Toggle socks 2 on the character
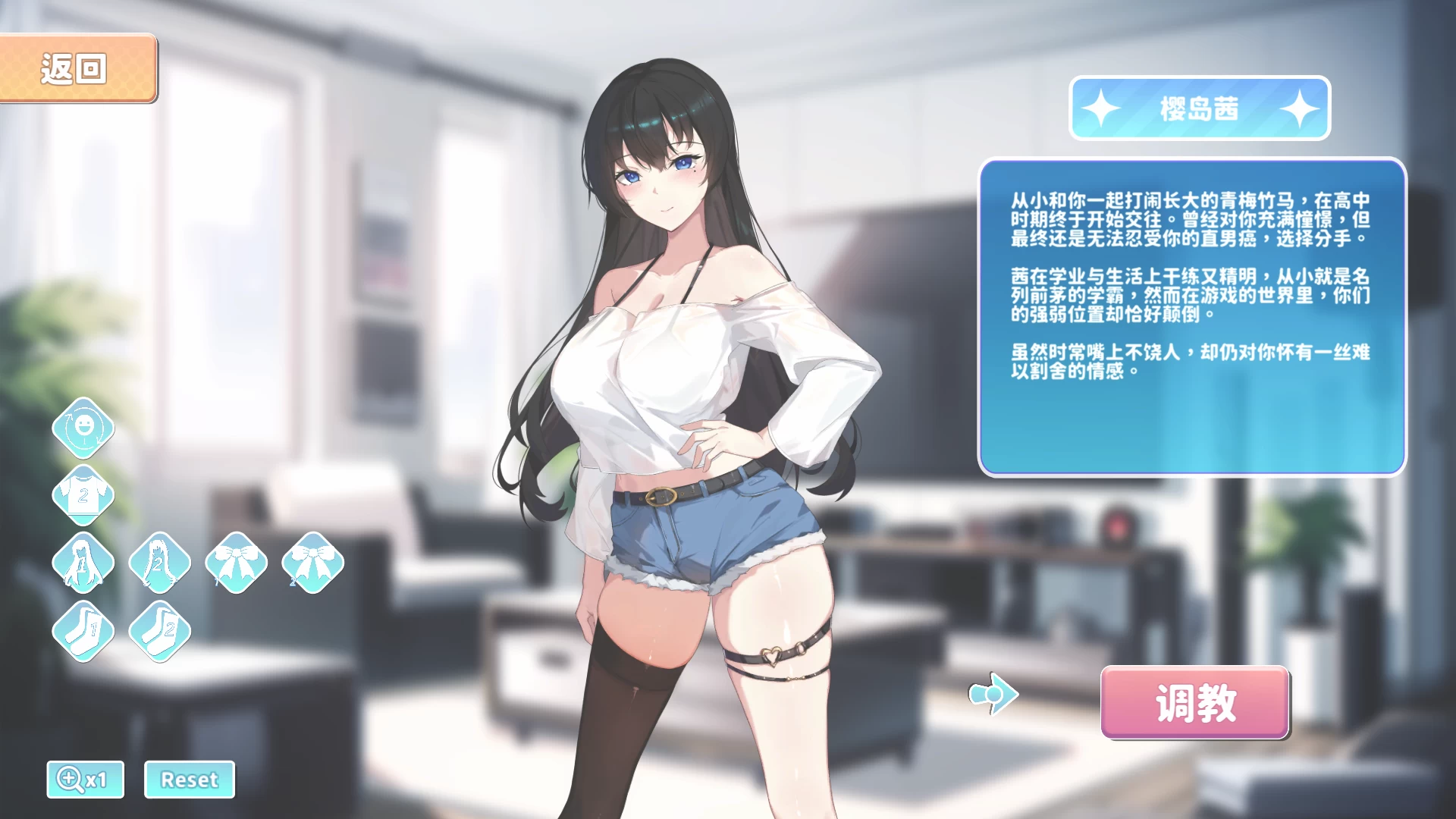Viewport: 1456px width, 819px height. click(159, 629)
